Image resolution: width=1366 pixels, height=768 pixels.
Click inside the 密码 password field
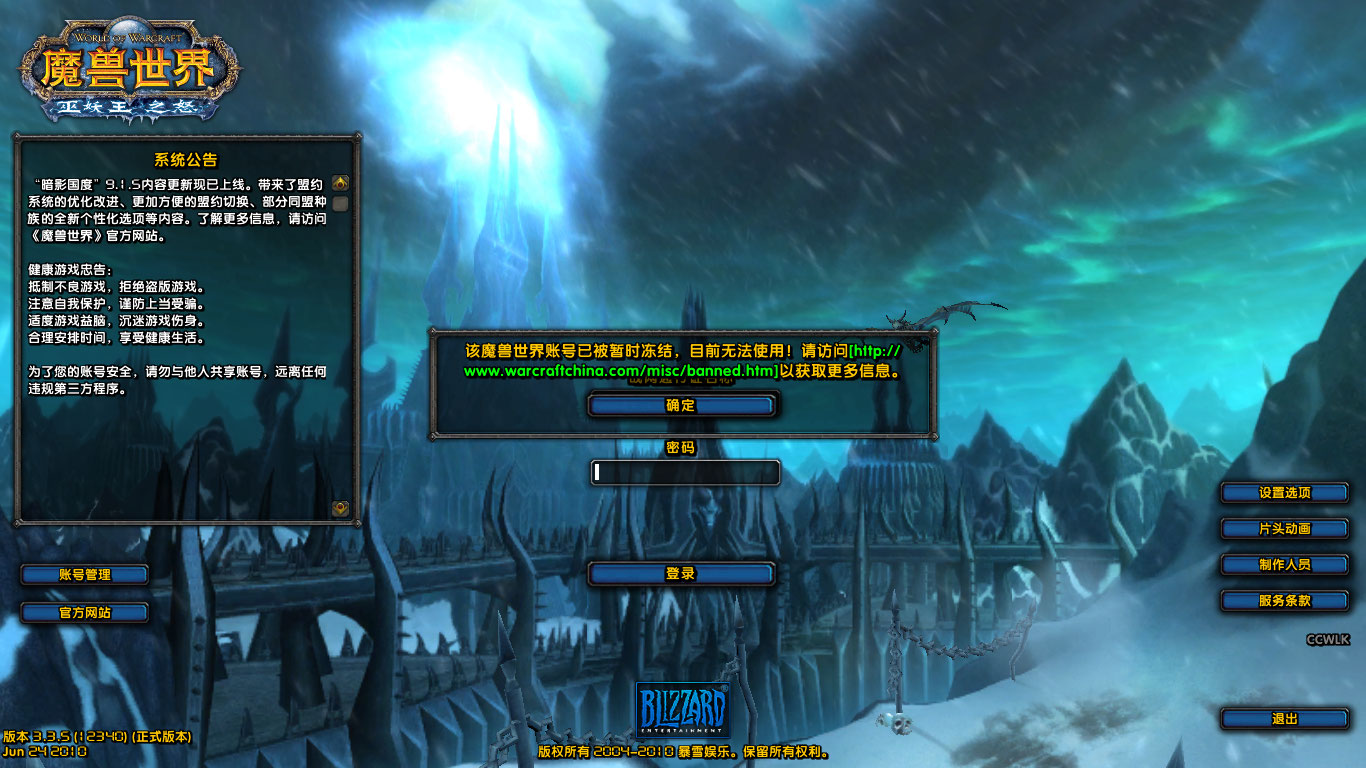(x=683, y=472)
